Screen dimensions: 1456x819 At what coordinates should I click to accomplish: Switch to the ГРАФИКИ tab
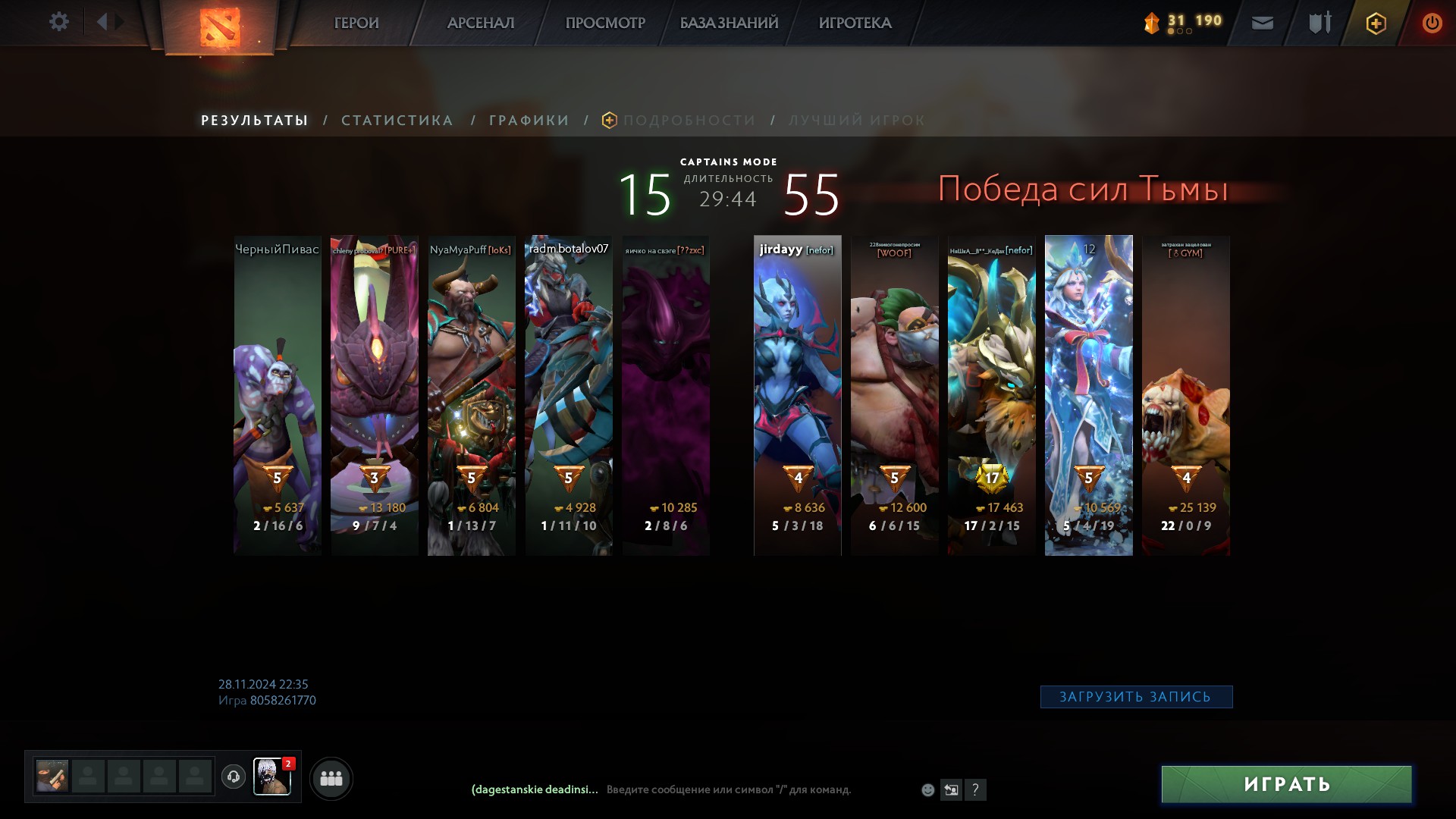coord(529,121)
